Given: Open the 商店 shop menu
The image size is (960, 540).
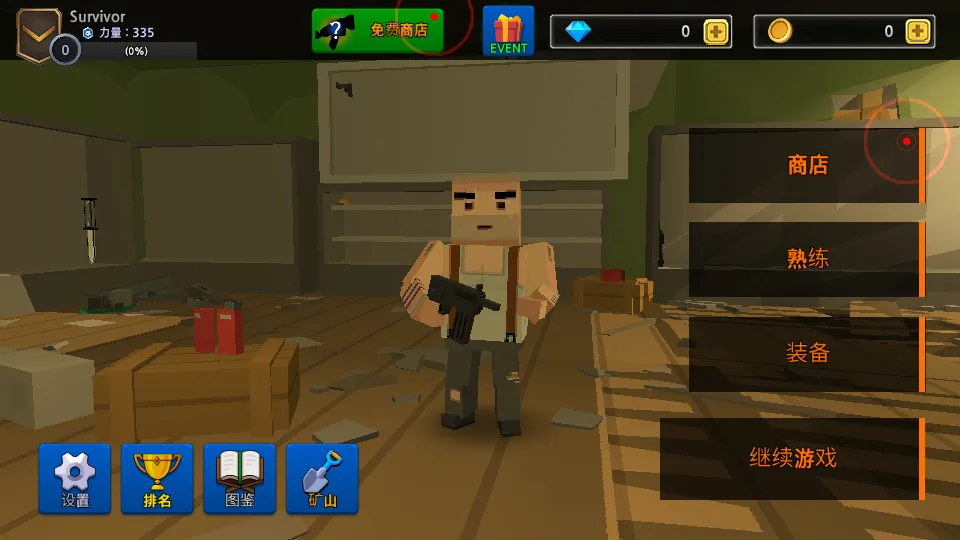Looking at the screenshot, I should (806, 166).
